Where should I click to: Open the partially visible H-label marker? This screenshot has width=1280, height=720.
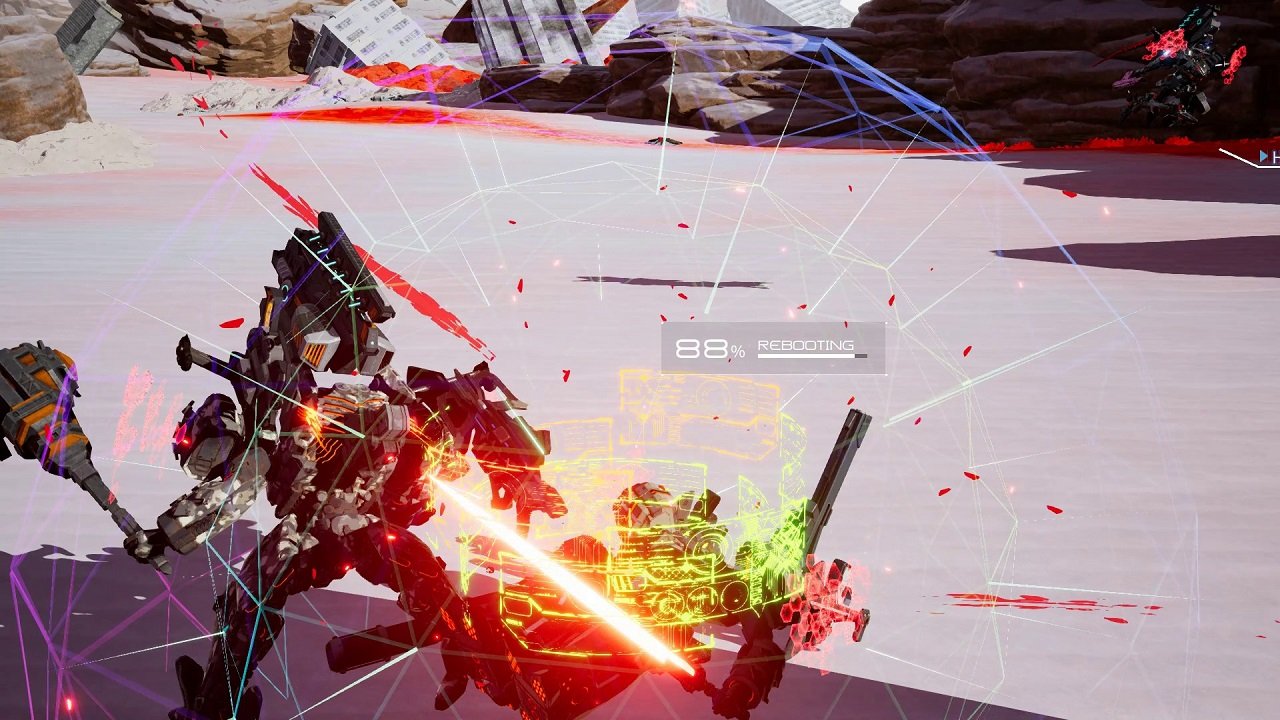(x=1276, y=156)
